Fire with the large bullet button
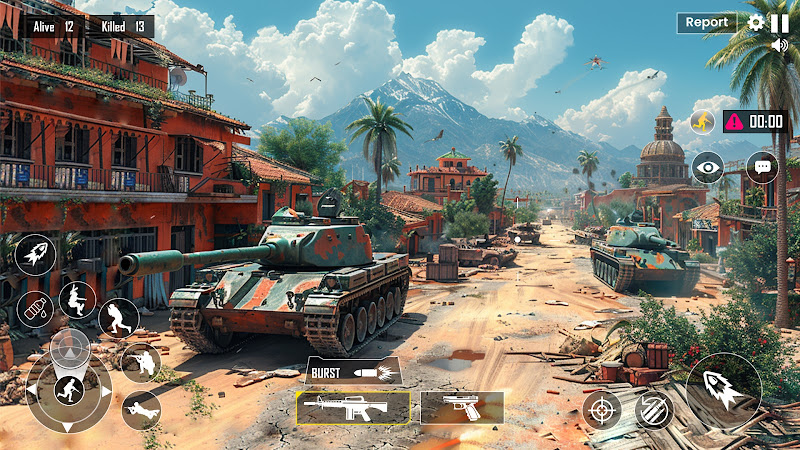800x450 pixels. click(x=723, y=390)
